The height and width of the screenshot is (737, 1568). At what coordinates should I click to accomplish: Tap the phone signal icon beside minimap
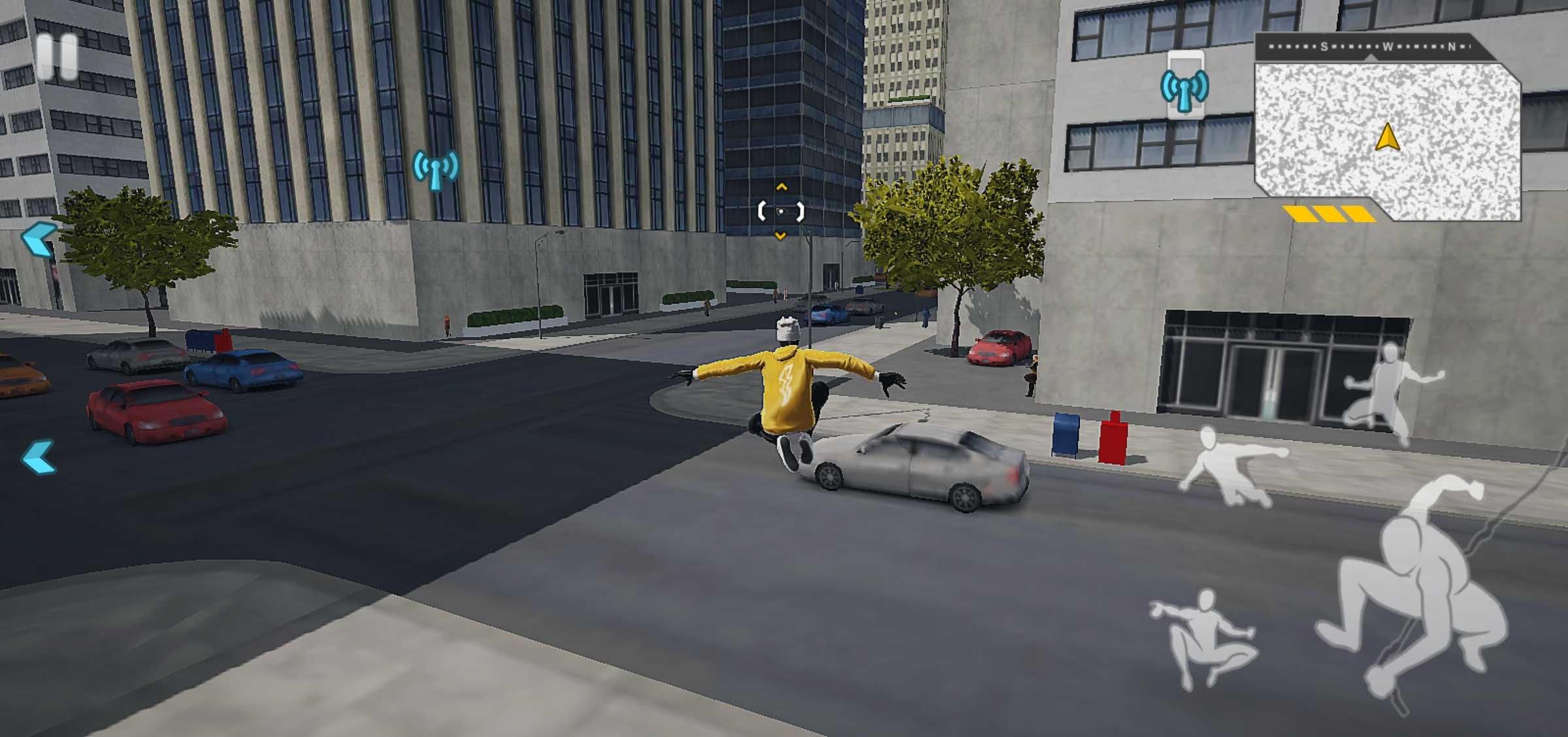pyautogui.click(x=1184, y=86)
